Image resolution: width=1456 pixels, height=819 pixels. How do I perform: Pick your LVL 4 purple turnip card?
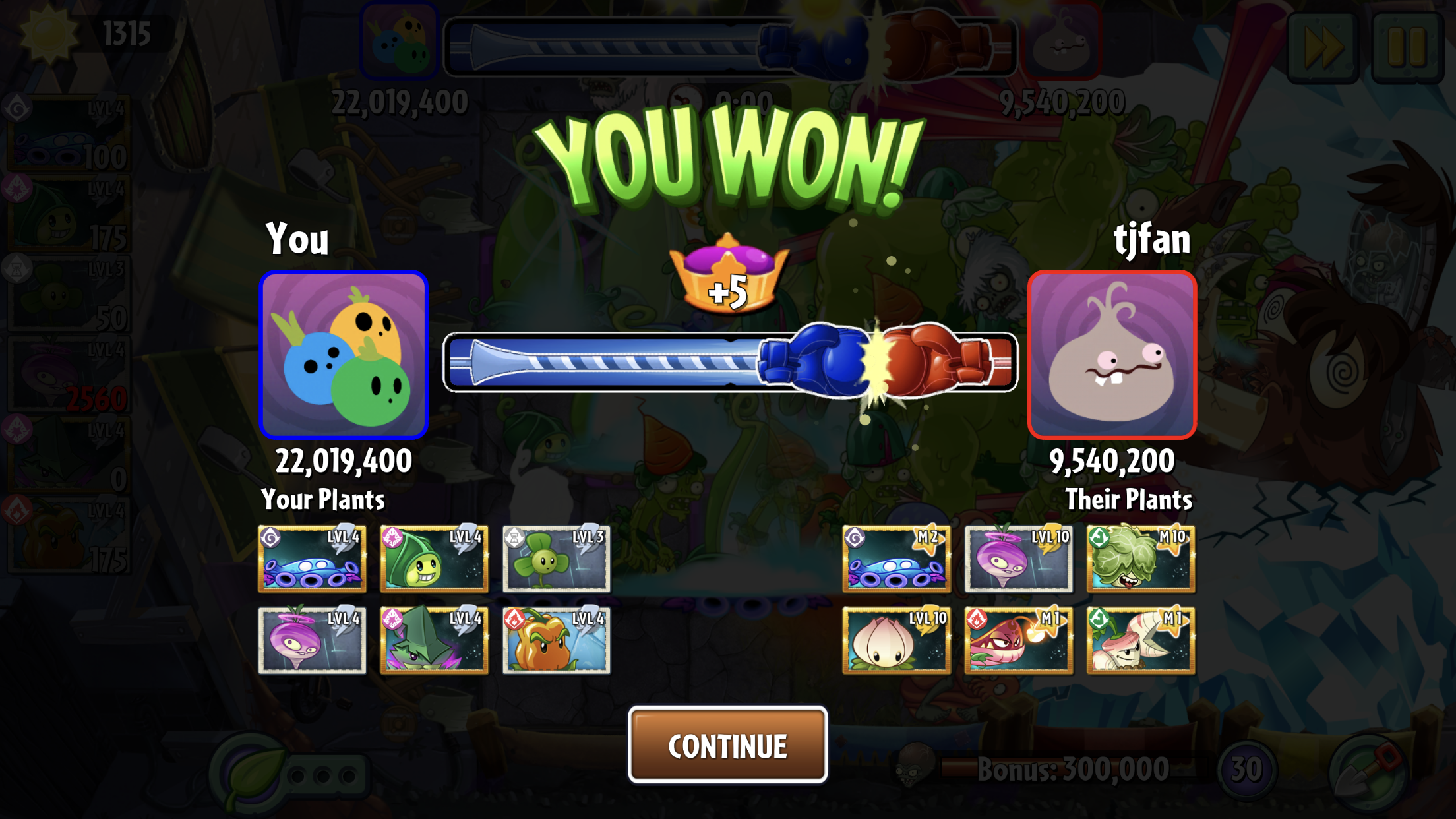312,640
